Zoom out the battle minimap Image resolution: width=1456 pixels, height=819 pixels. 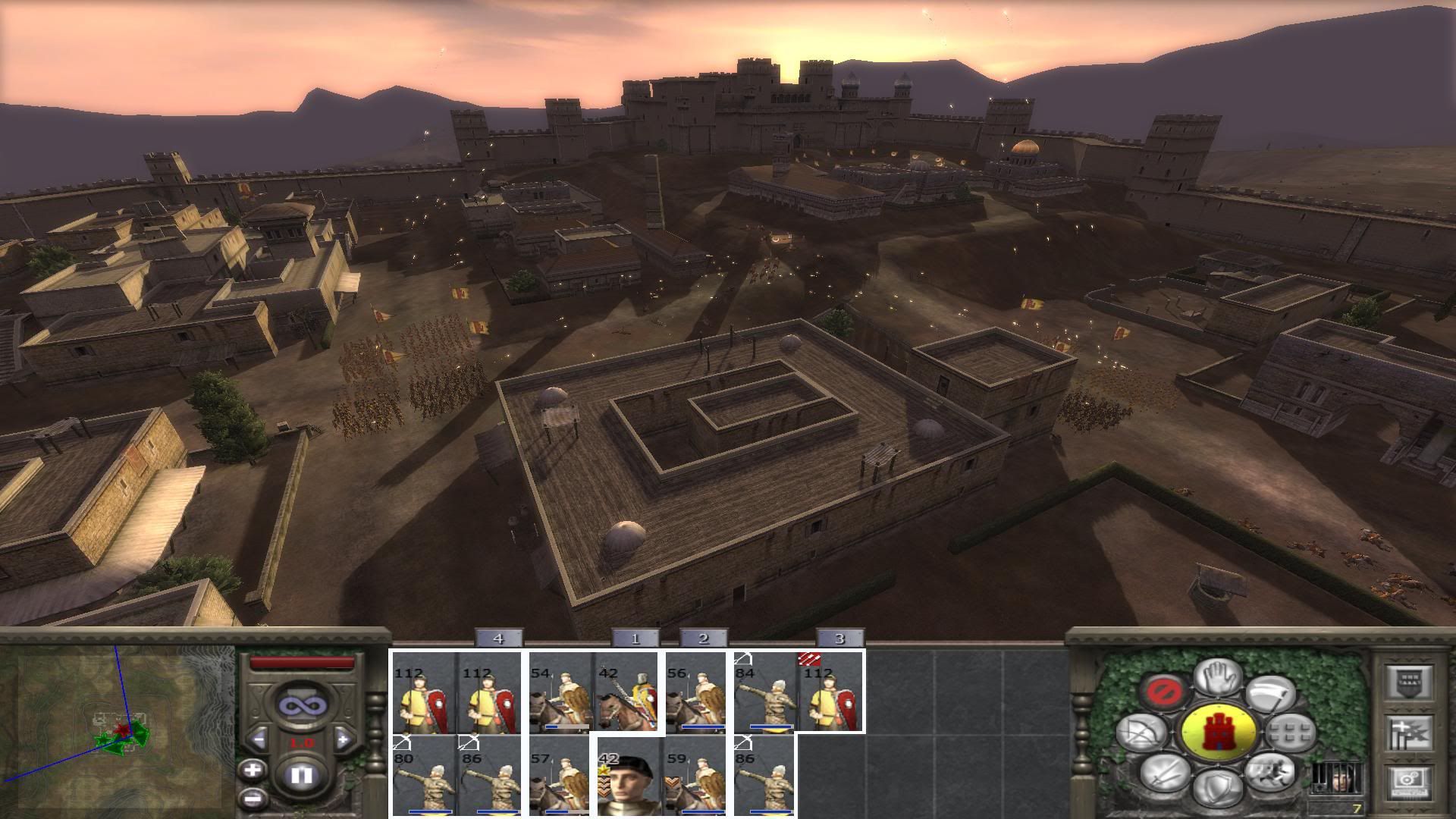(x=252, y=798)
